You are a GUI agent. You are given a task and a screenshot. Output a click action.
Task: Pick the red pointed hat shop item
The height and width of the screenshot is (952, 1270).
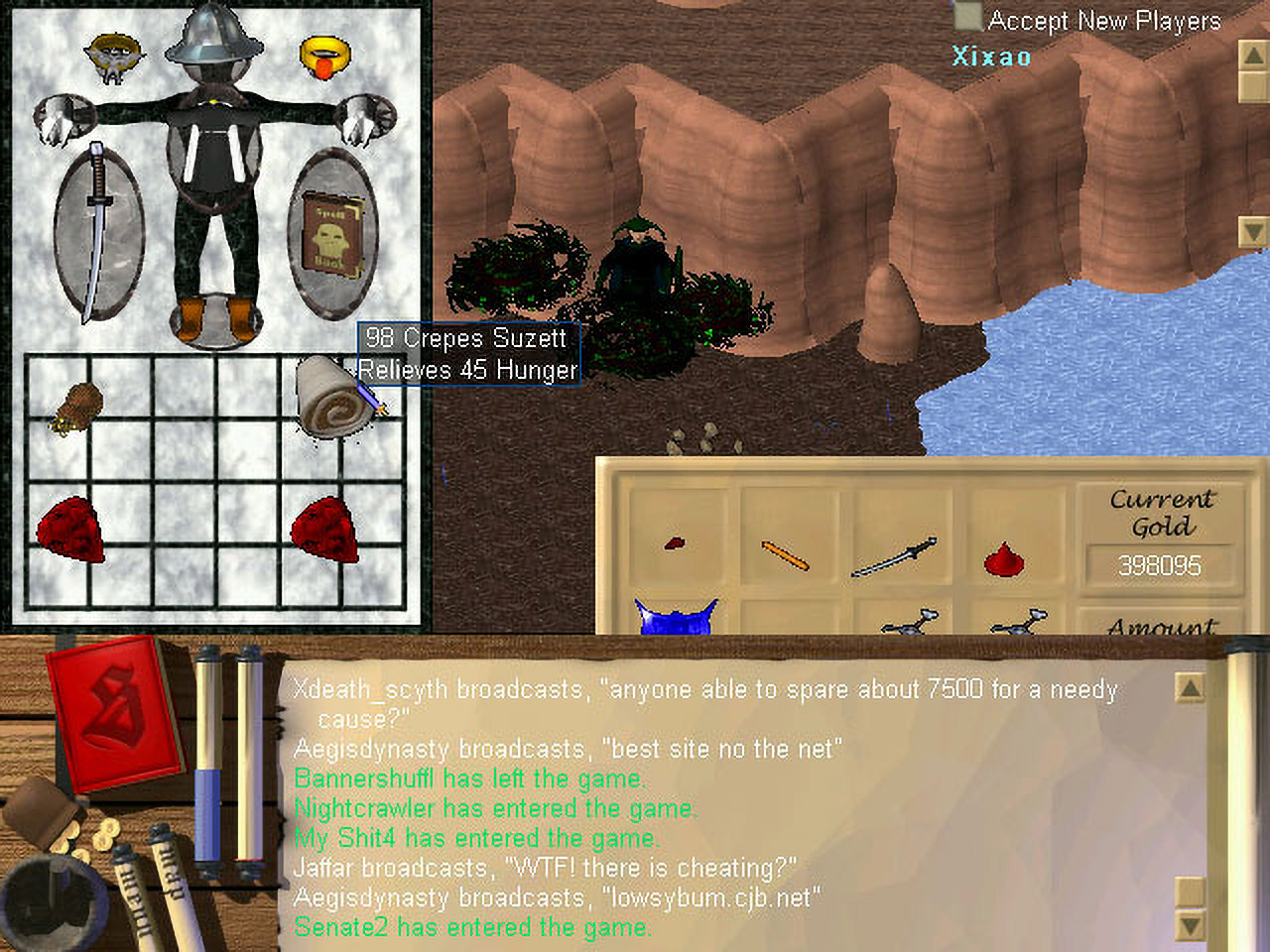point(1004,559)
